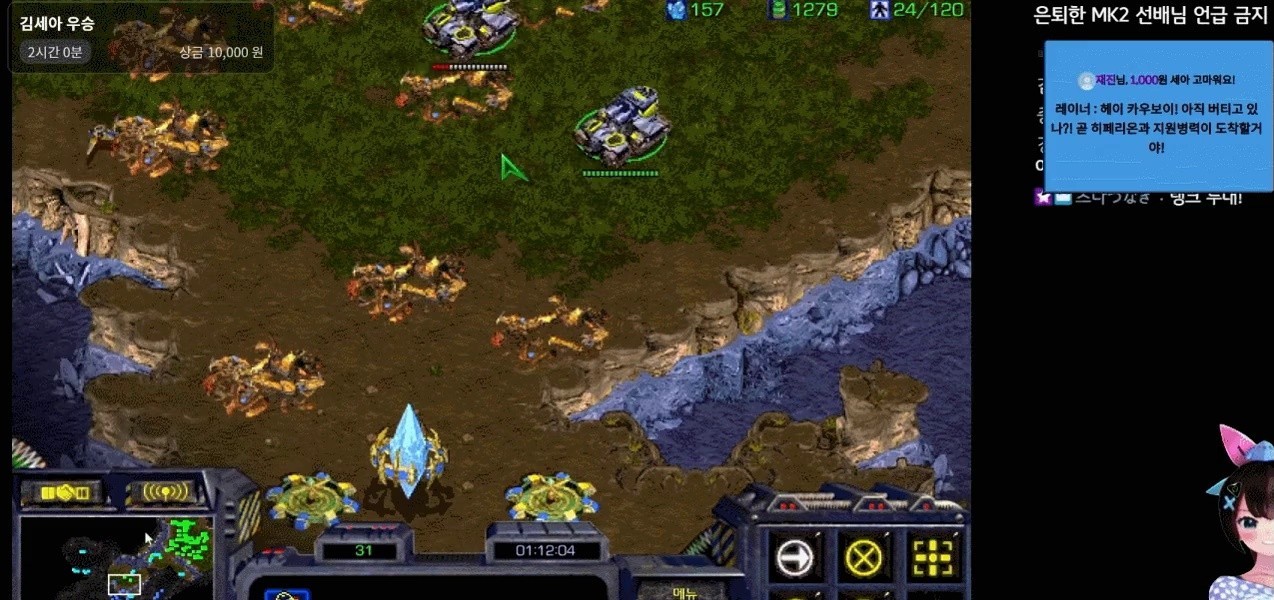Screen dimensions: 1274x600
Task: Select the siege tank with the full health bar
Action: coord(621,125)
